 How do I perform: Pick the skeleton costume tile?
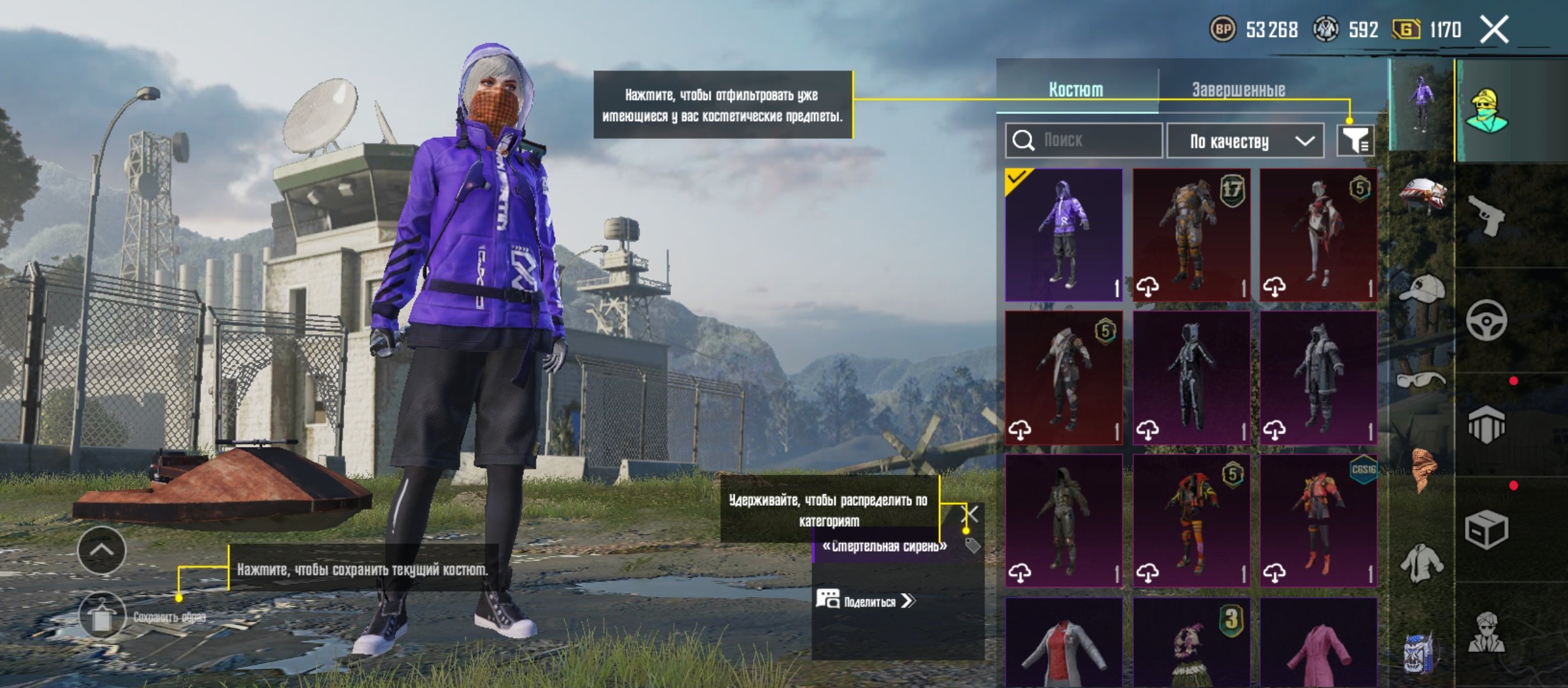[1191, 378]
